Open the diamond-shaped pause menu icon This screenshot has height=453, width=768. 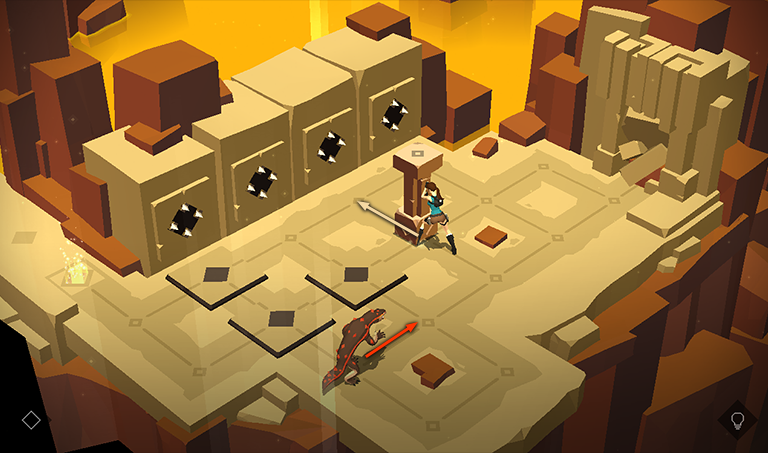[x=30, y=419]
